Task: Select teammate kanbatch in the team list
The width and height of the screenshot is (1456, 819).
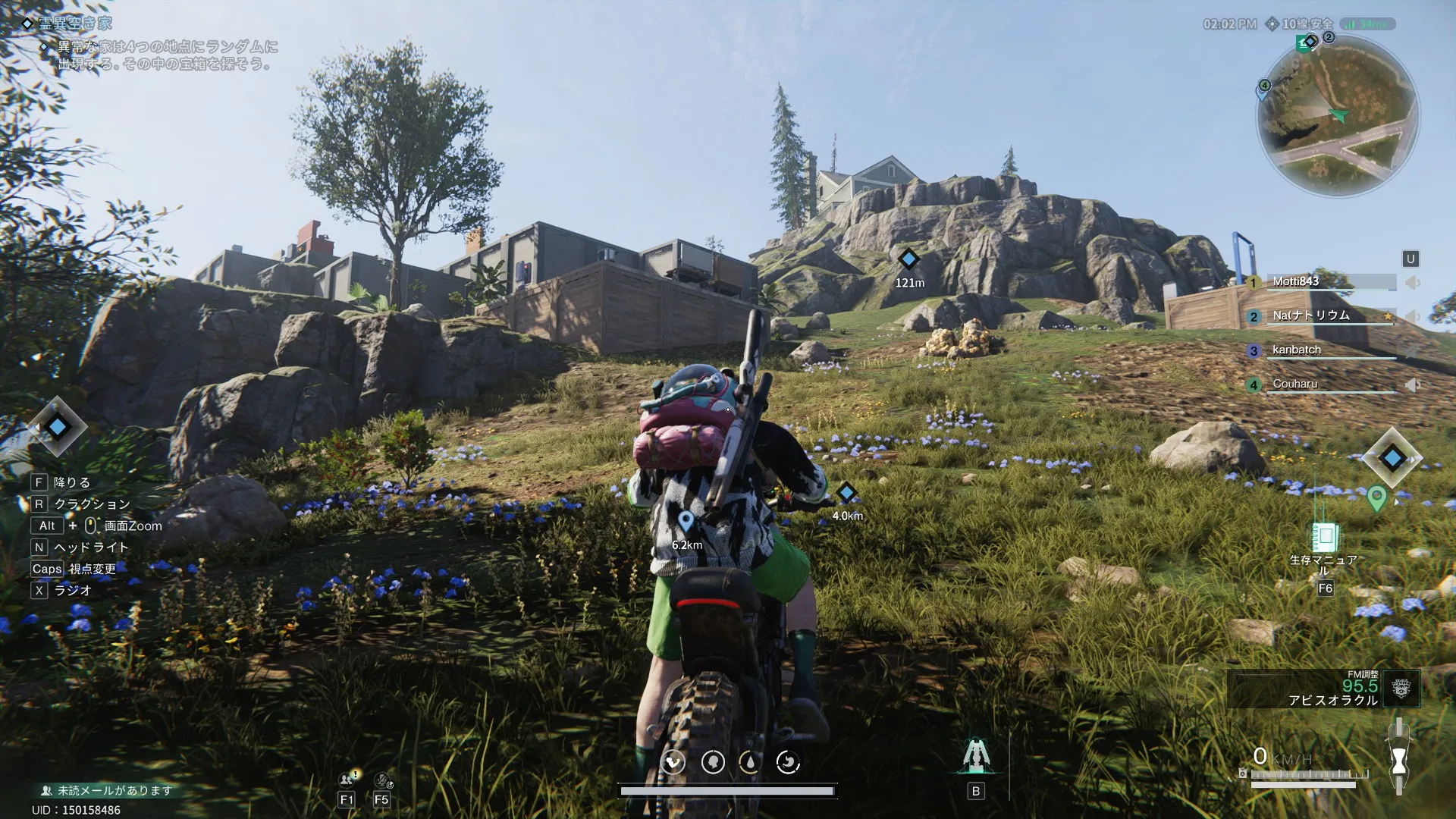Action: pyautogui.click(x=1297, y=350)
